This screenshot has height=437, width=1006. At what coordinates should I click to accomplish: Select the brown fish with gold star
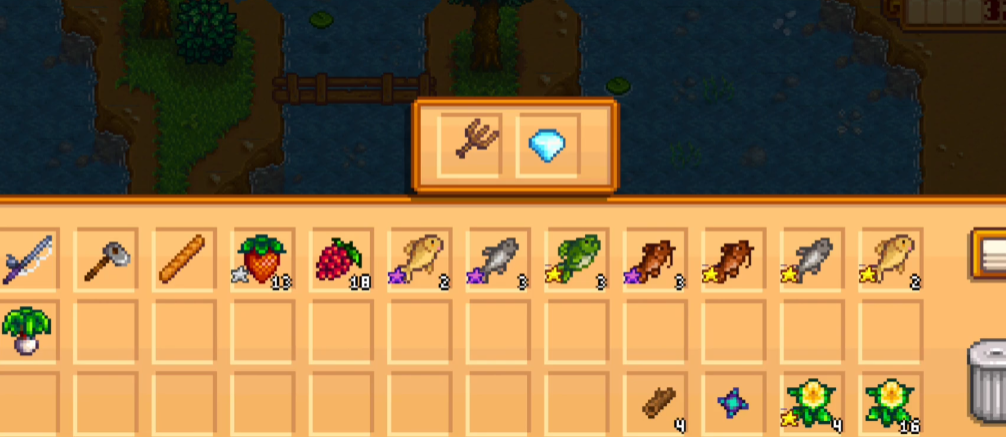coord(731,260)
